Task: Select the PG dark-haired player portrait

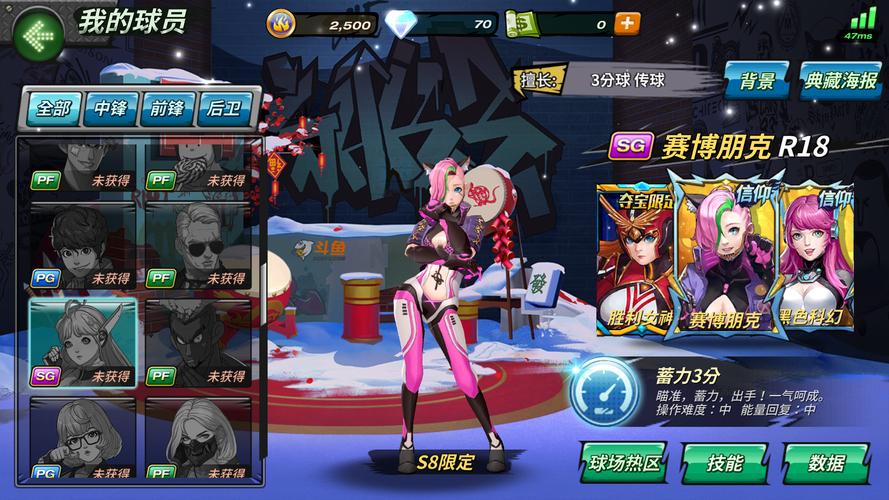Action: point(82,246)
